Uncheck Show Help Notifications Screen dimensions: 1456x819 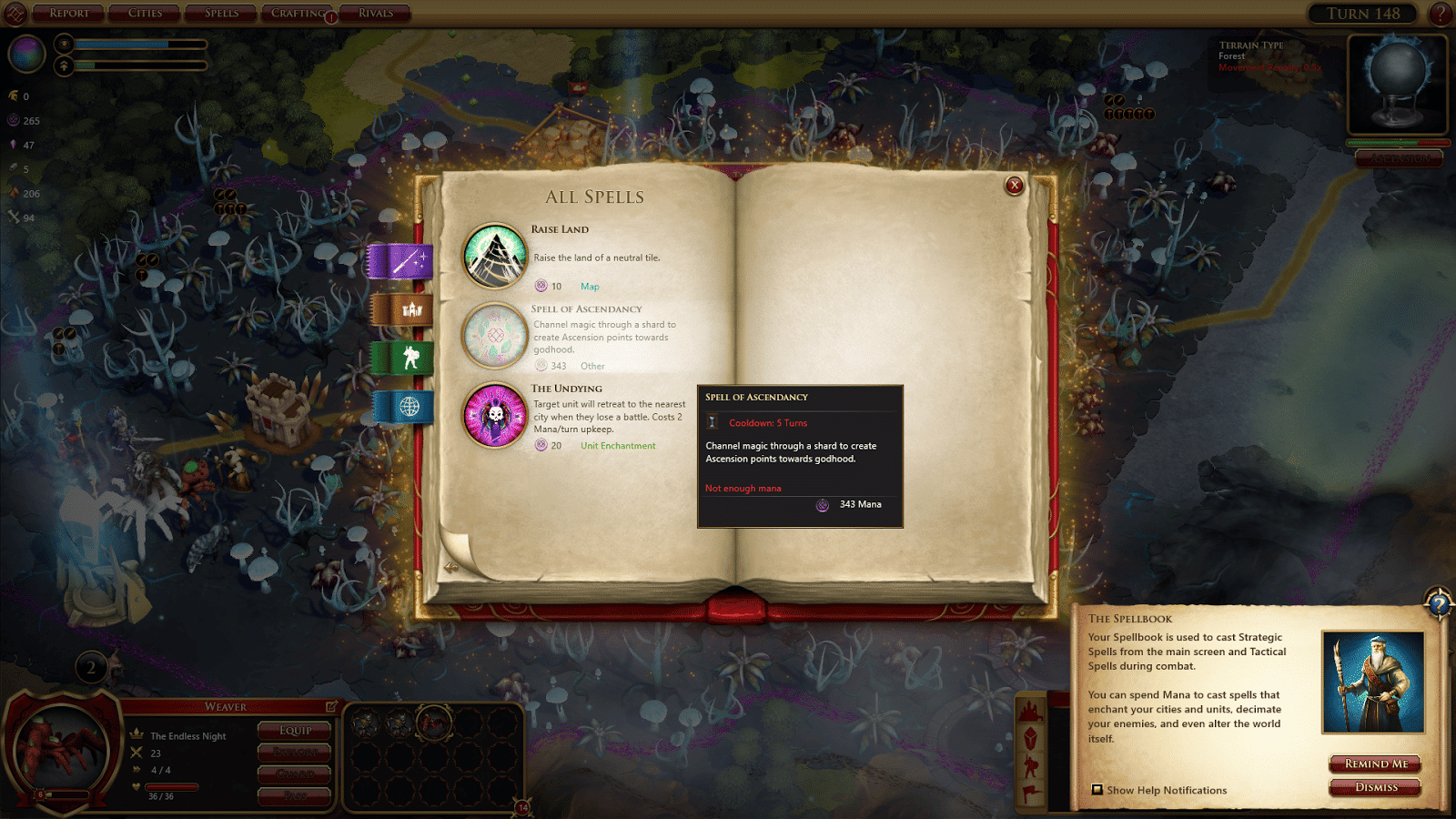click(x=1097, y=790)
